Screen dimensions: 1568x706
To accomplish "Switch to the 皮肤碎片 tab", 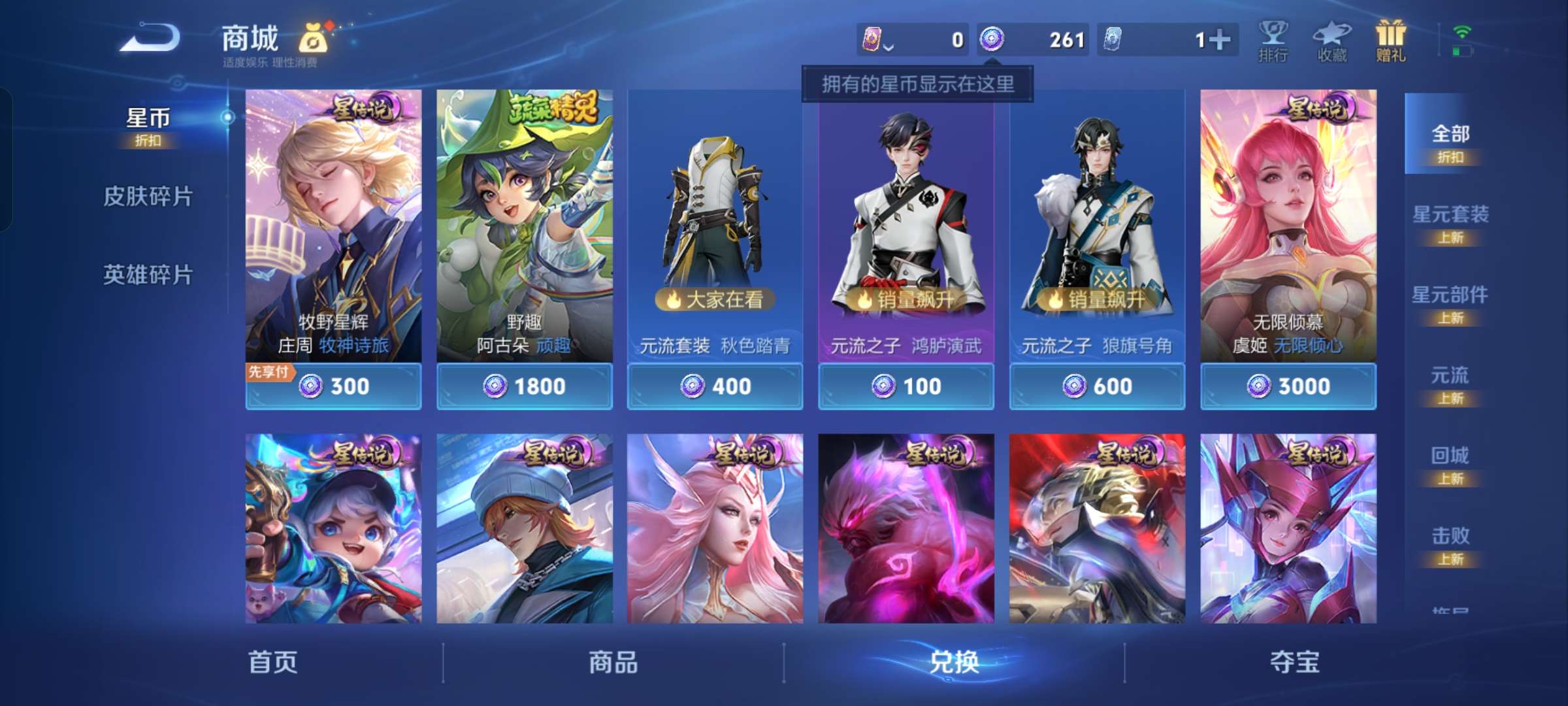I will click(x=146, y=195).
